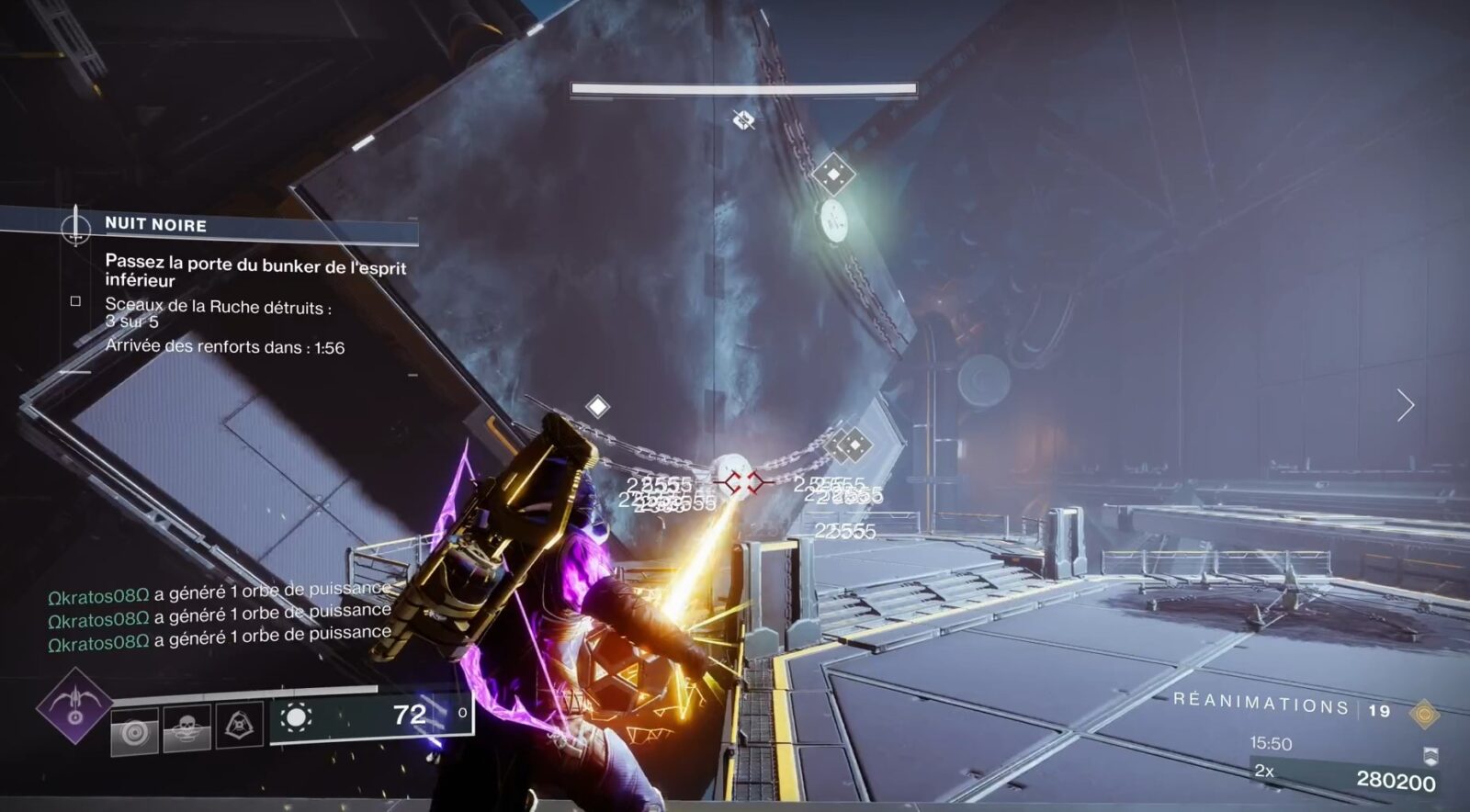
Task: Click the golden revive token diamond
Action: click(1426, 714)
